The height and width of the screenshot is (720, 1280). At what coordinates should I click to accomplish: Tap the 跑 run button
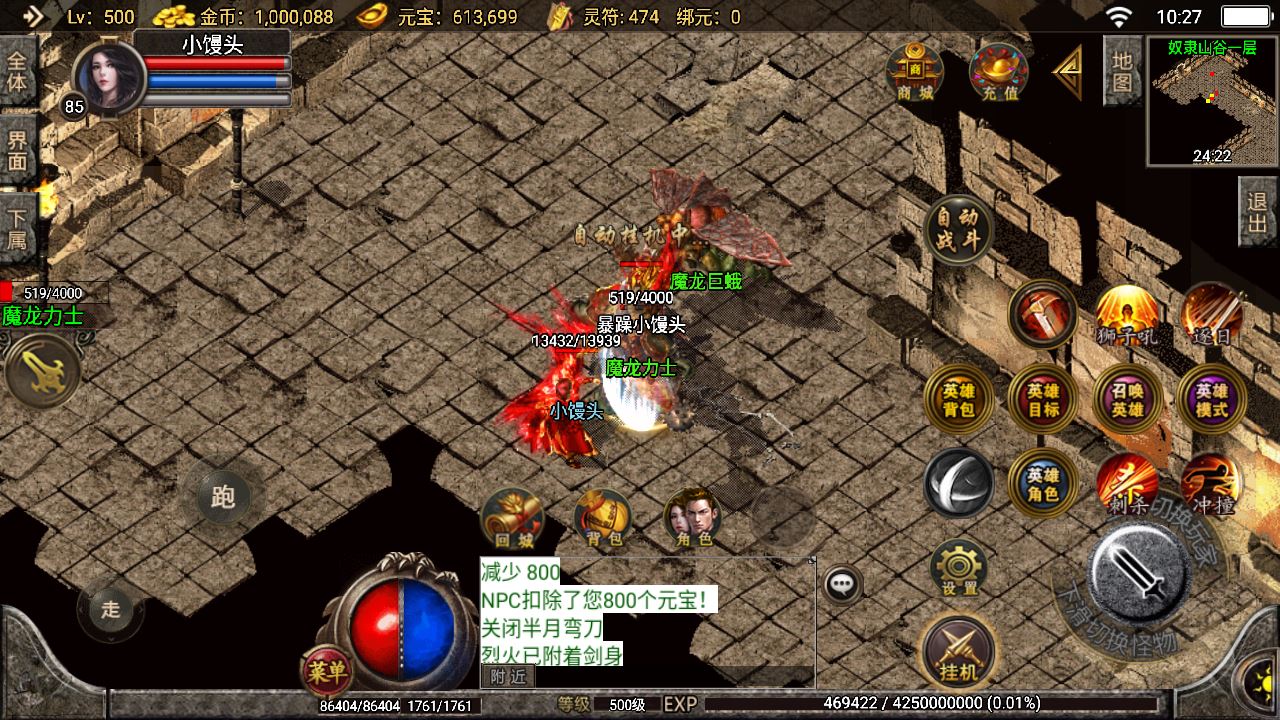click(222, 497)
